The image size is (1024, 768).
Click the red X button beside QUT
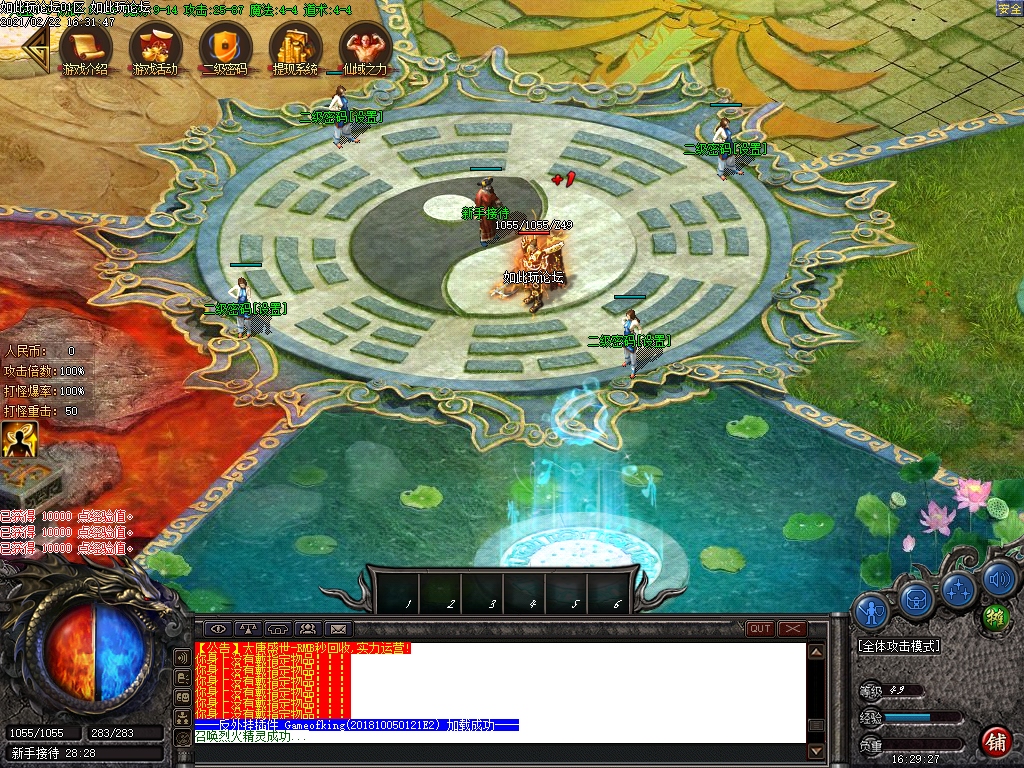point(792,628)
